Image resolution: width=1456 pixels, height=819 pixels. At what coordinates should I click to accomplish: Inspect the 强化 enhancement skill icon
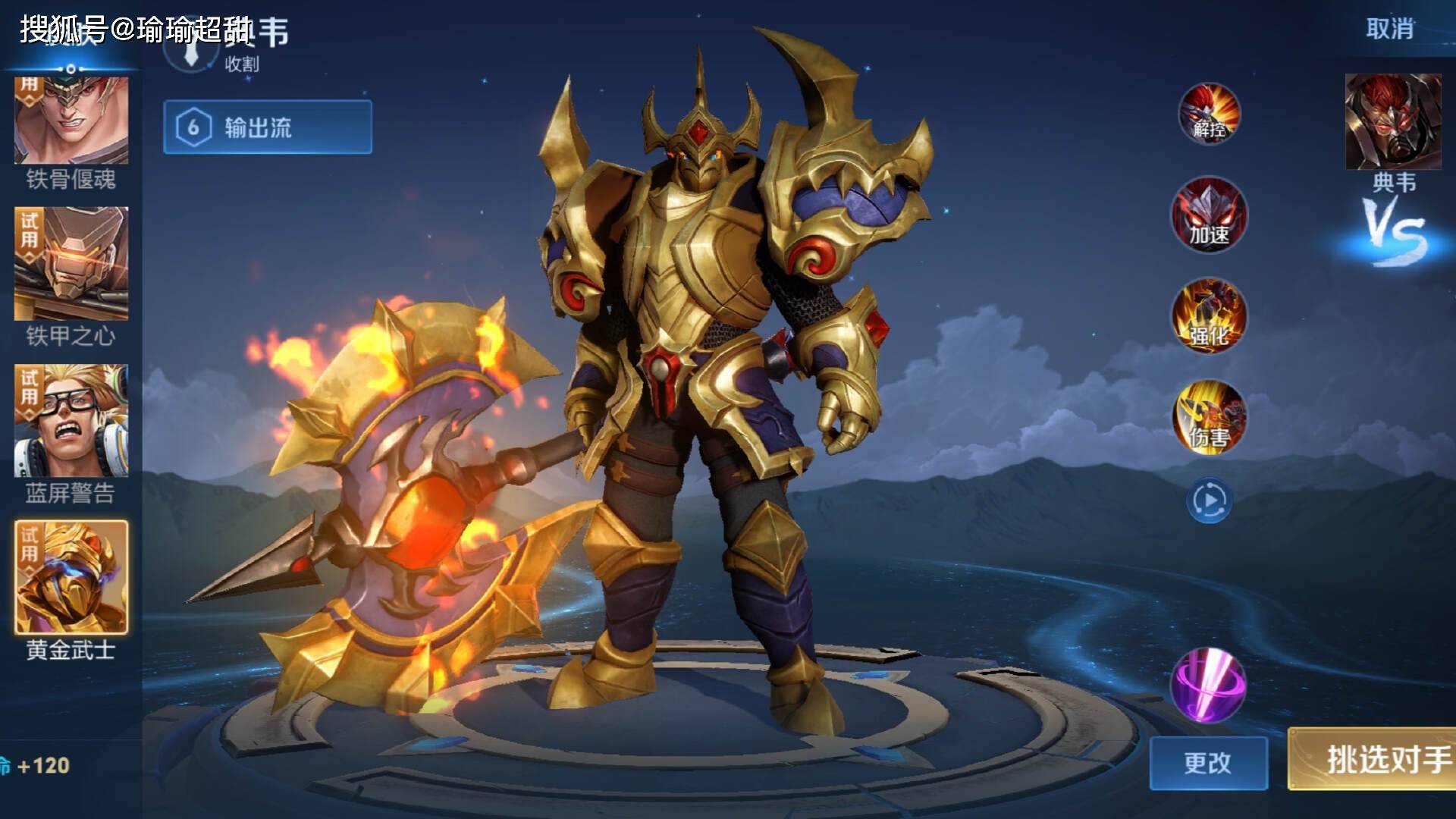coord(1209,316)
